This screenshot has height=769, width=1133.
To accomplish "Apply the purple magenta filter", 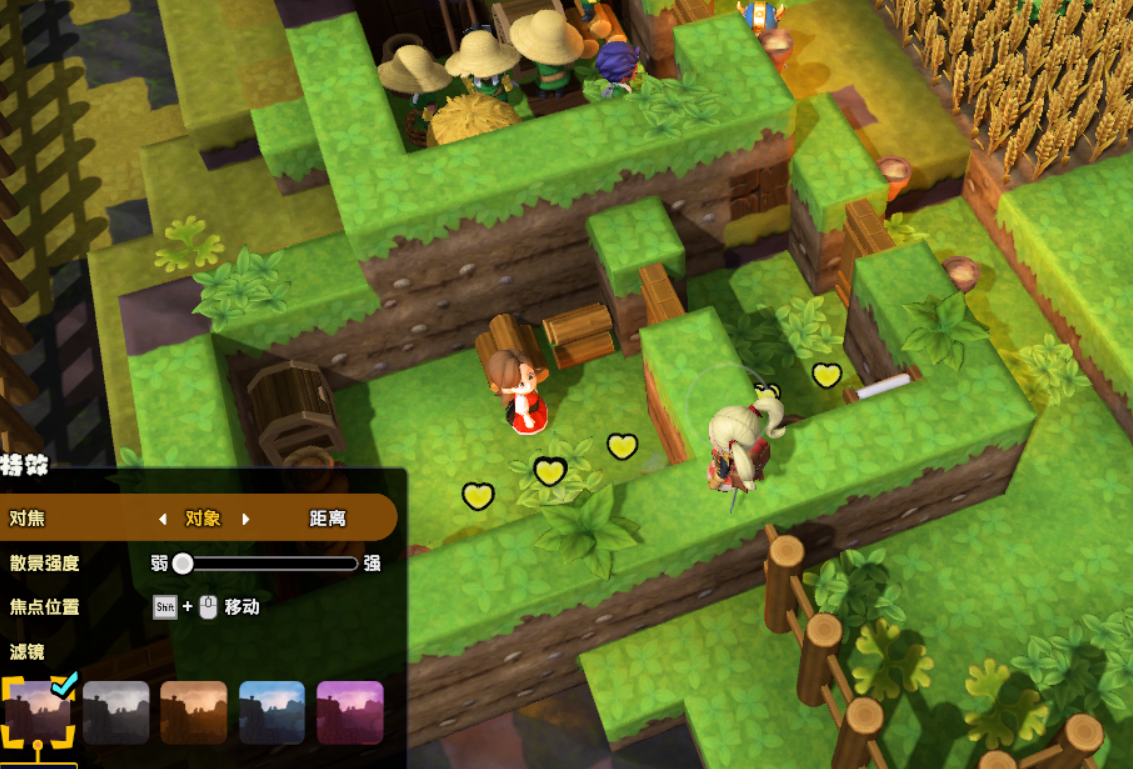I will tap(350, 713).
